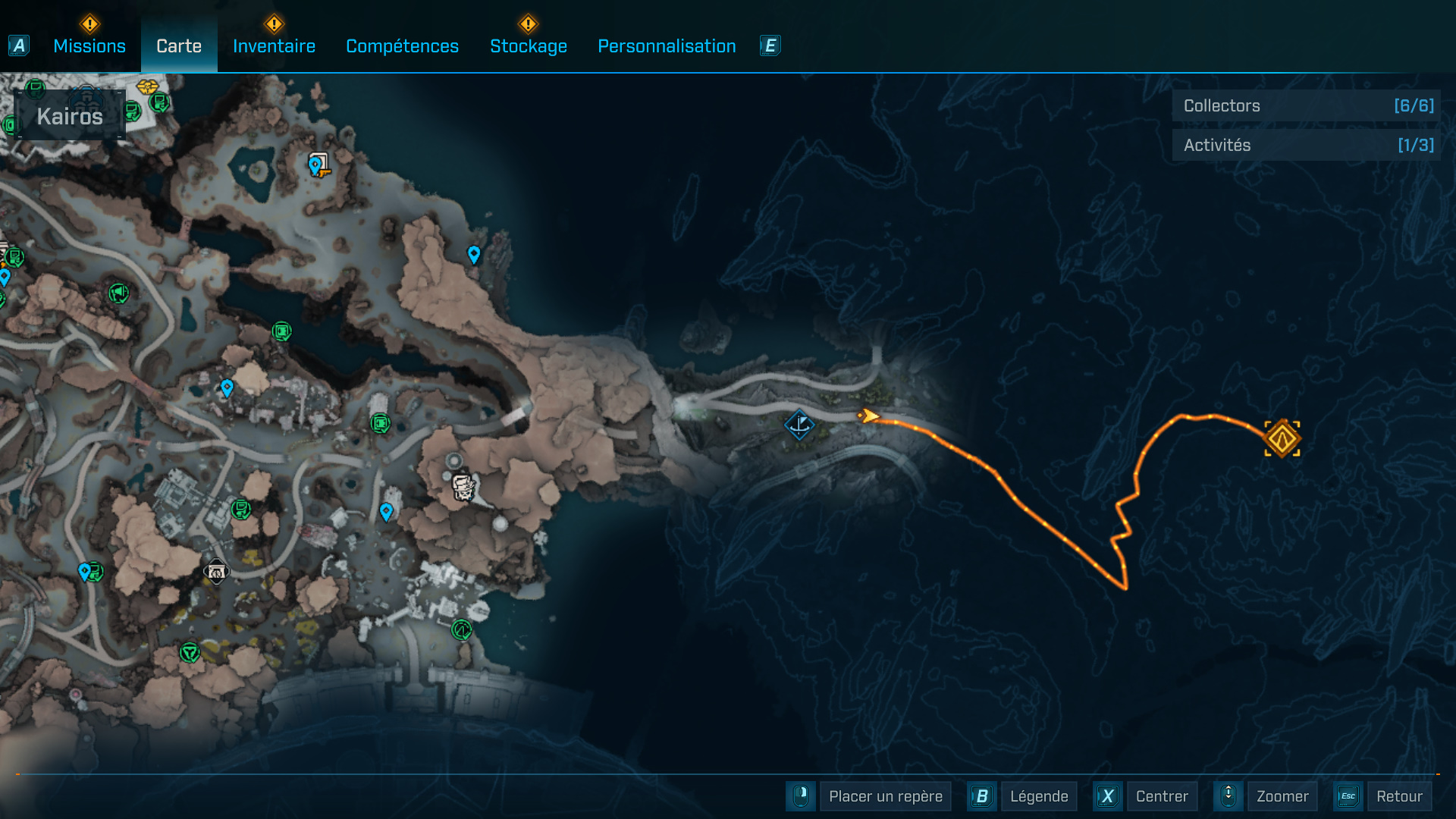This screenshot has height=819, width=1456.
Task: Click the Zoomer map control
Action: 1282,796
